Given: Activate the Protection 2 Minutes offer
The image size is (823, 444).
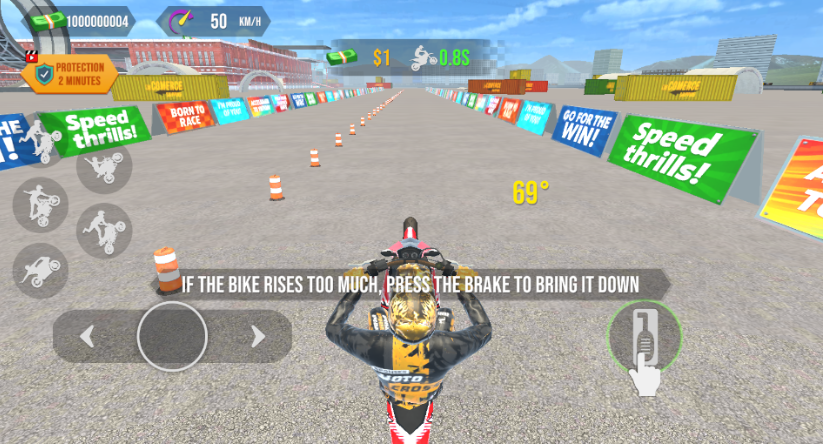Looking at the screenshot, I should click(x=69, y=73).
